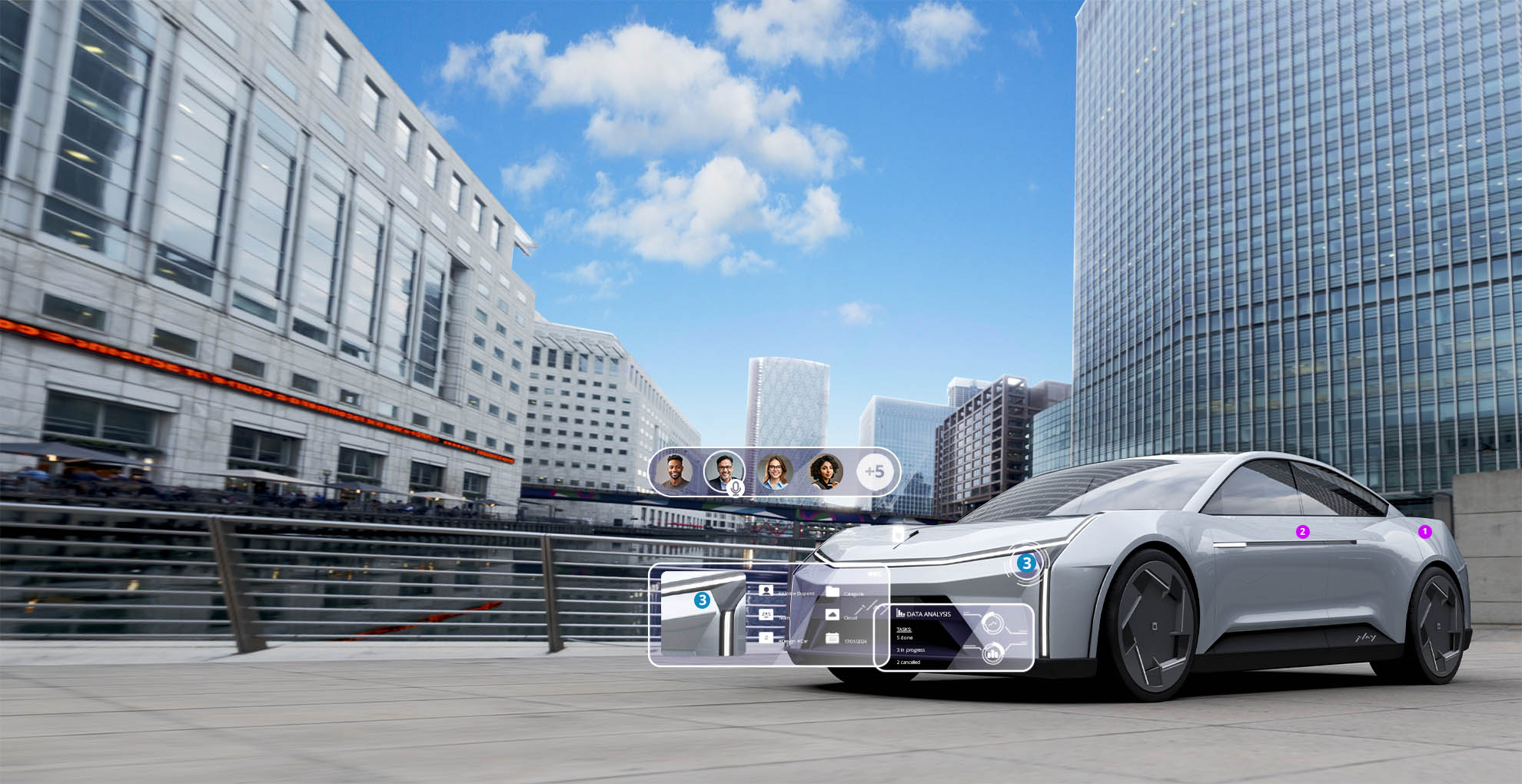Toggle the microphone on the speaking participant
The image size is (1522, 784).
tap(736, 487)
